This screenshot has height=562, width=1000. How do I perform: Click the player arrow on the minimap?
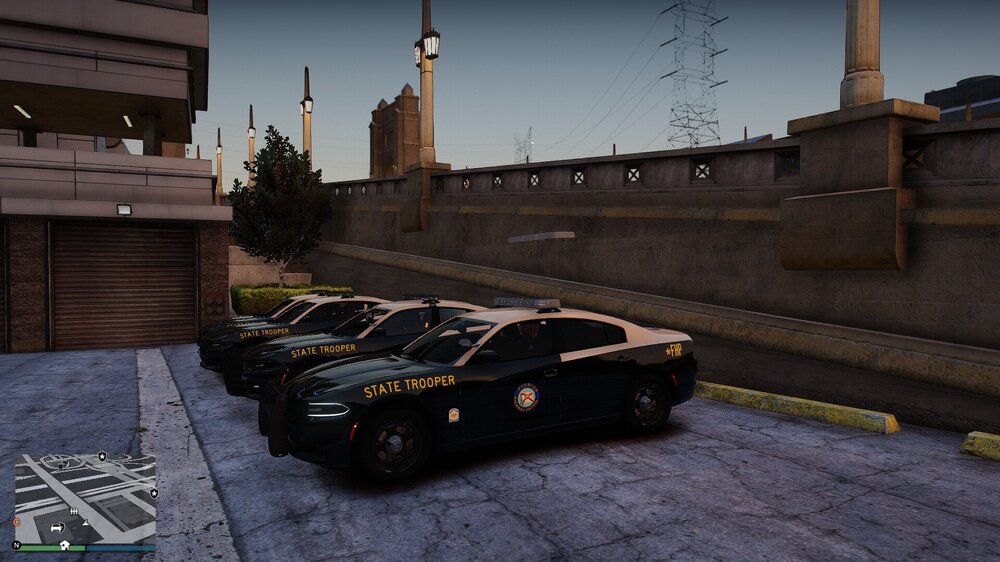(84, 522)
